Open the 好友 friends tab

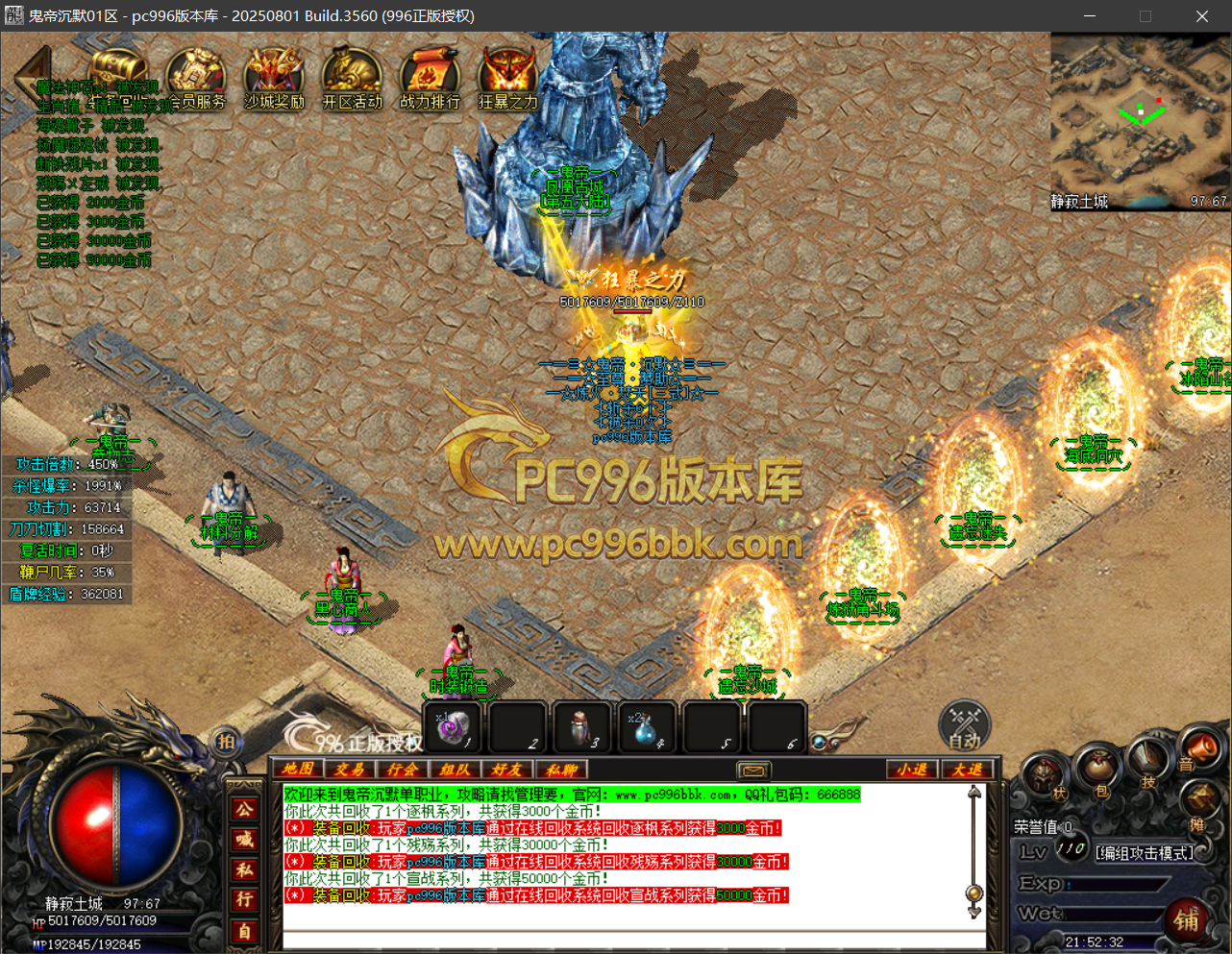(x=506, y=770)
